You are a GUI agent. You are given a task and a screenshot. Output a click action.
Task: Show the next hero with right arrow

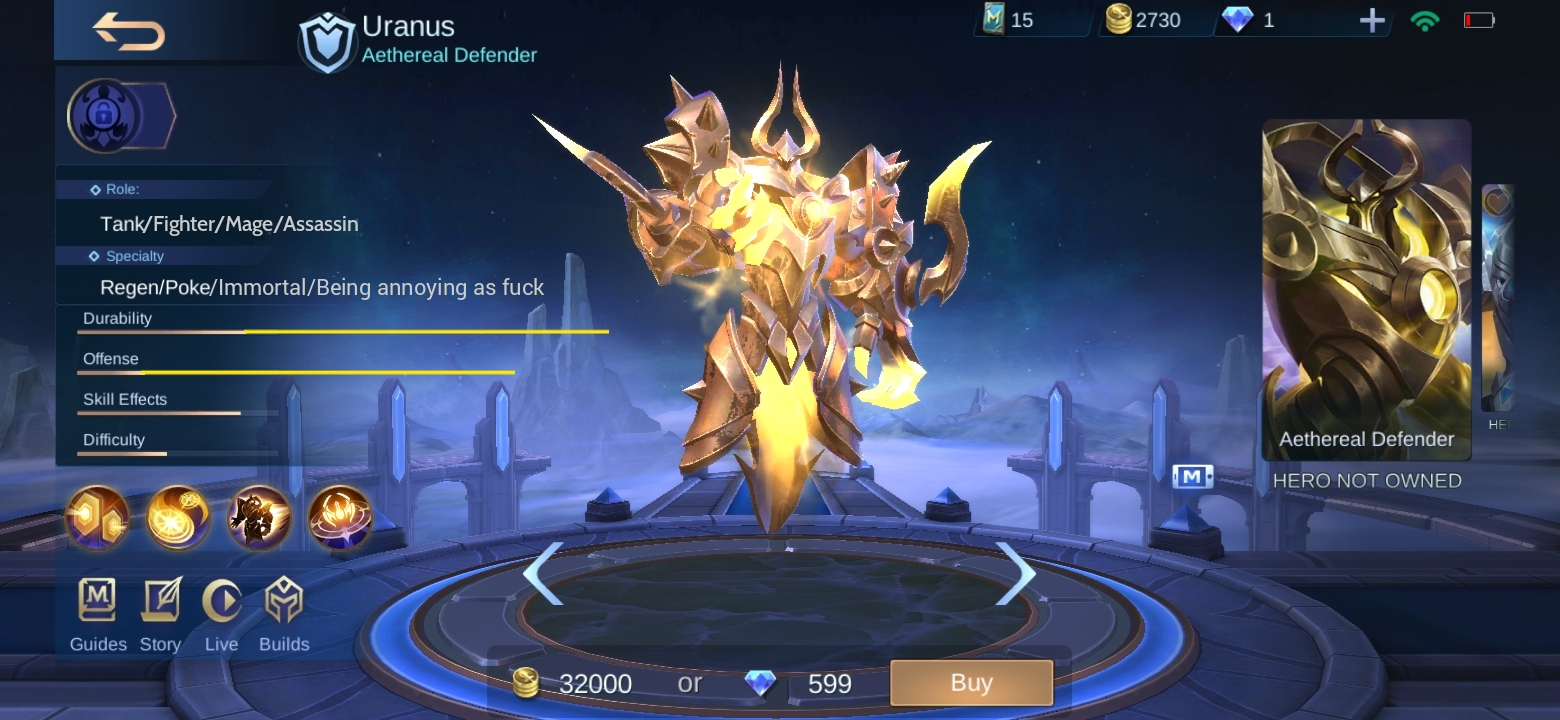click(1015, 573)
